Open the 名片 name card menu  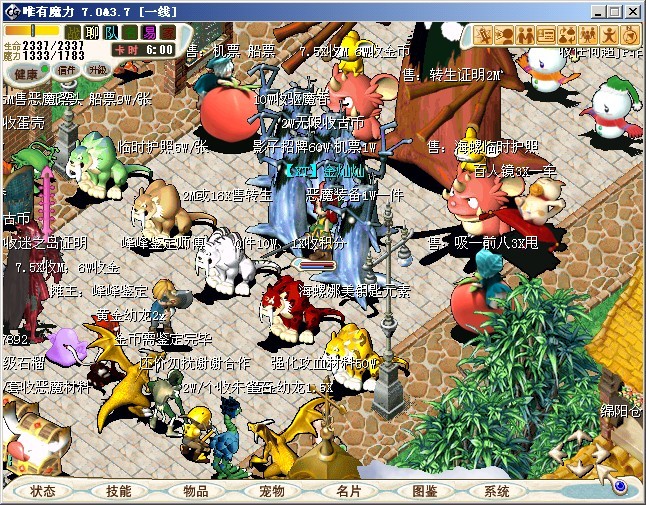pos(348,491)
